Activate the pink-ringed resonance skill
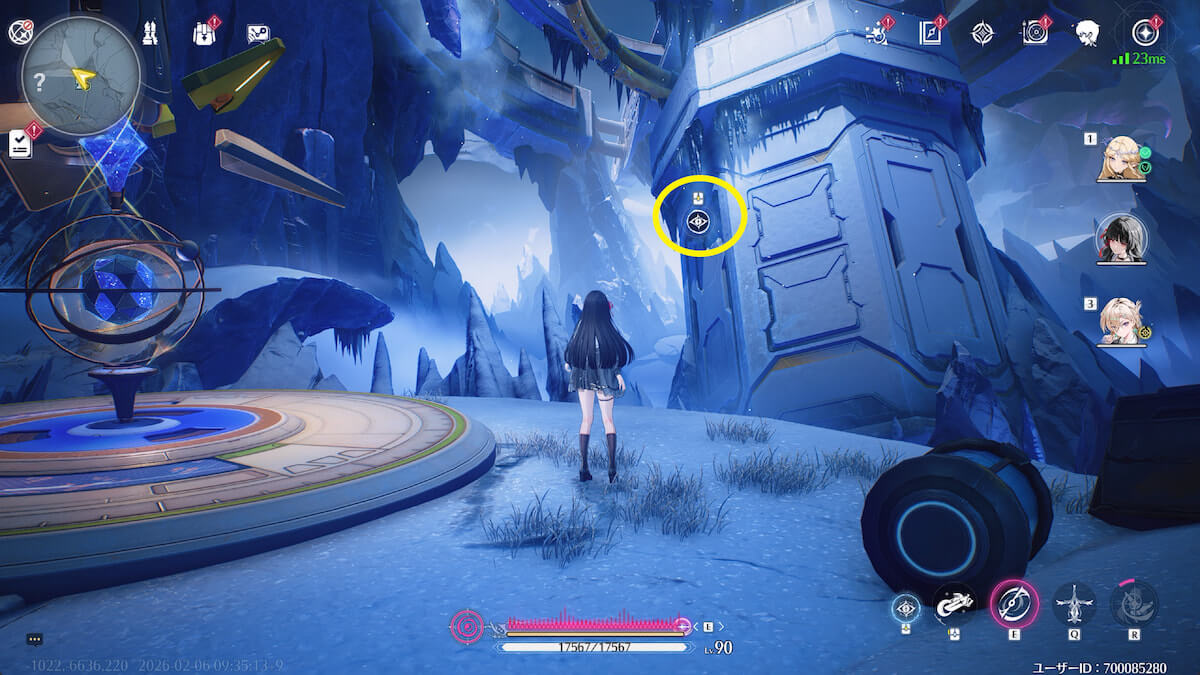This screenshot has width=1200, height=675. [1014, 604]
